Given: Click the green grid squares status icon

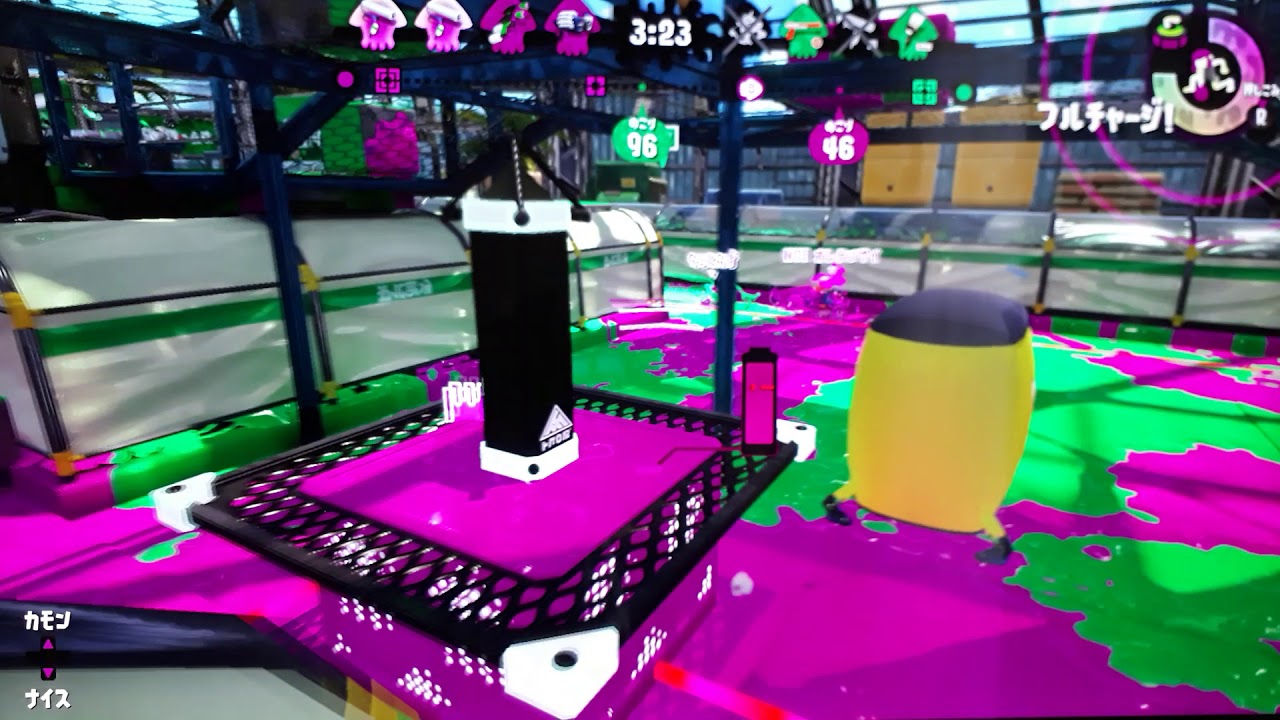Looking at the screenshot, I should click(925, 90).
